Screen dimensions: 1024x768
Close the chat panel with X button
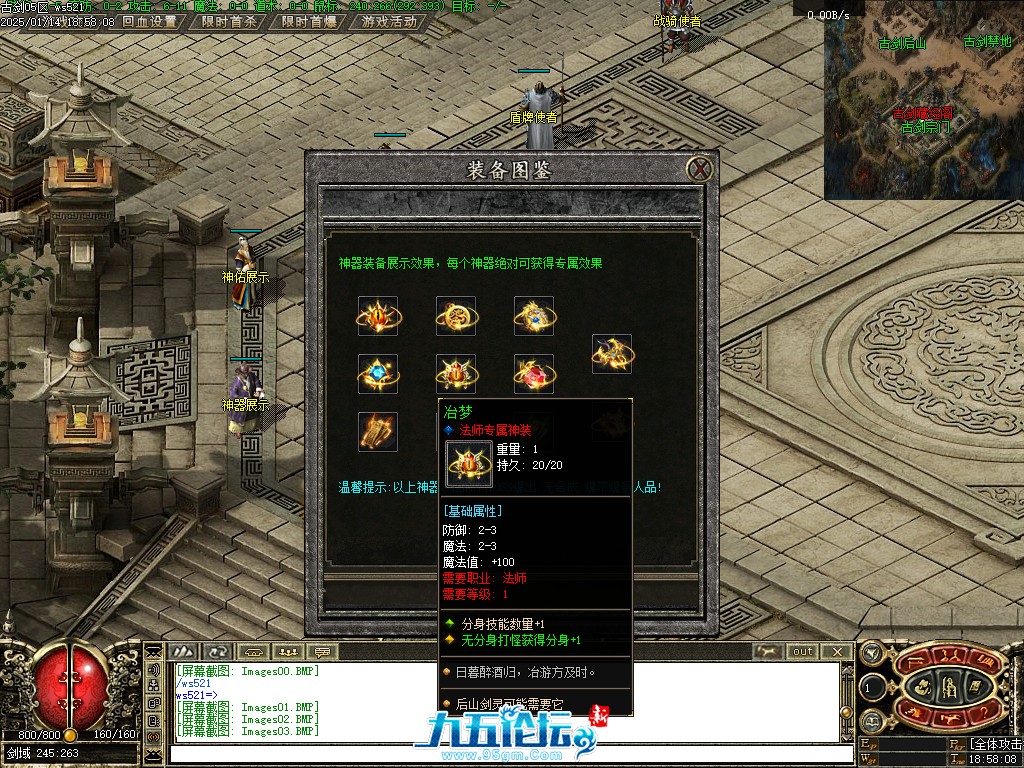tap(838, 652)
